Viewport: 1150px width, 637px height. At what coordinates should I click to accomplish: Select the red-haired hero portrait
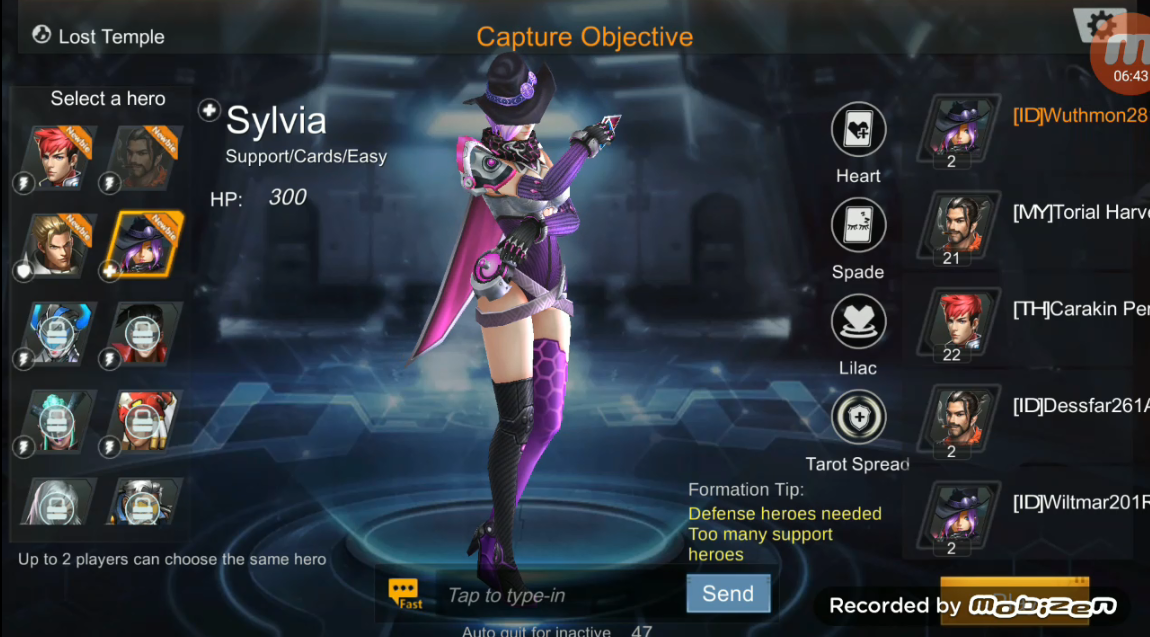[57, 156]
